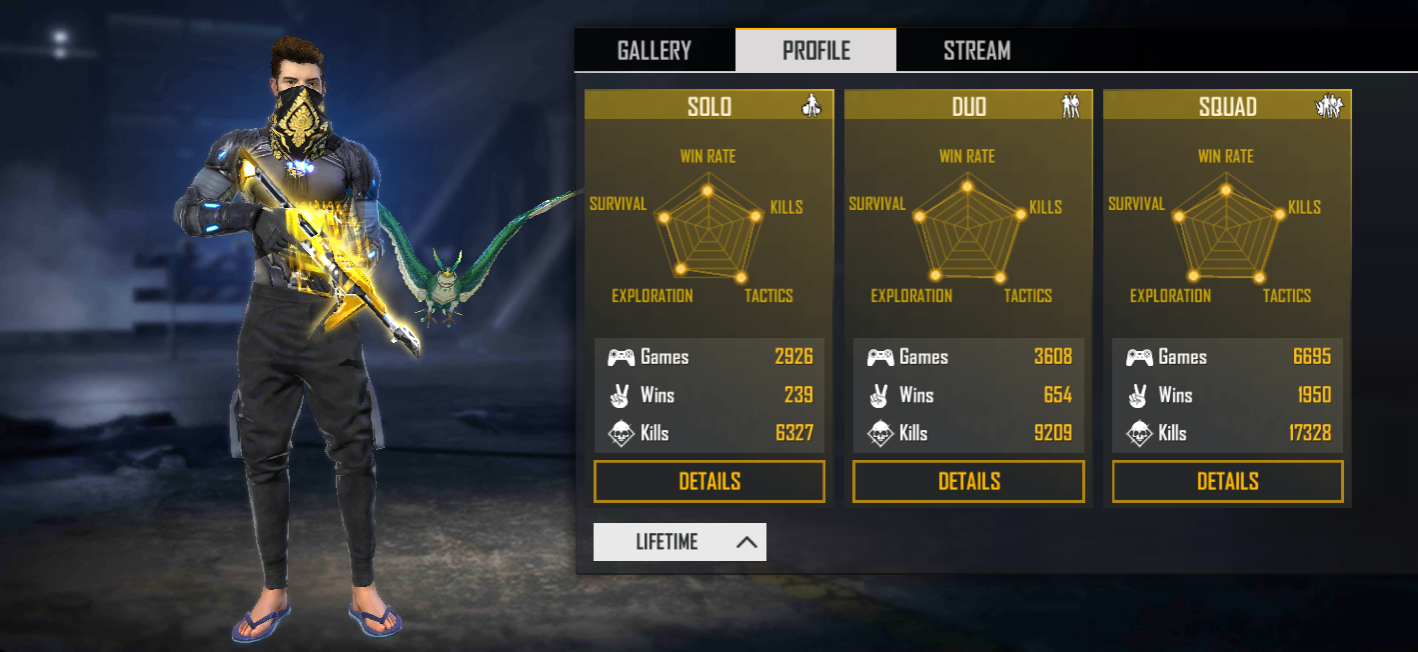Switch to the Gallery tab
This screenshot has height=652, width=1418.
click(654, 51)
